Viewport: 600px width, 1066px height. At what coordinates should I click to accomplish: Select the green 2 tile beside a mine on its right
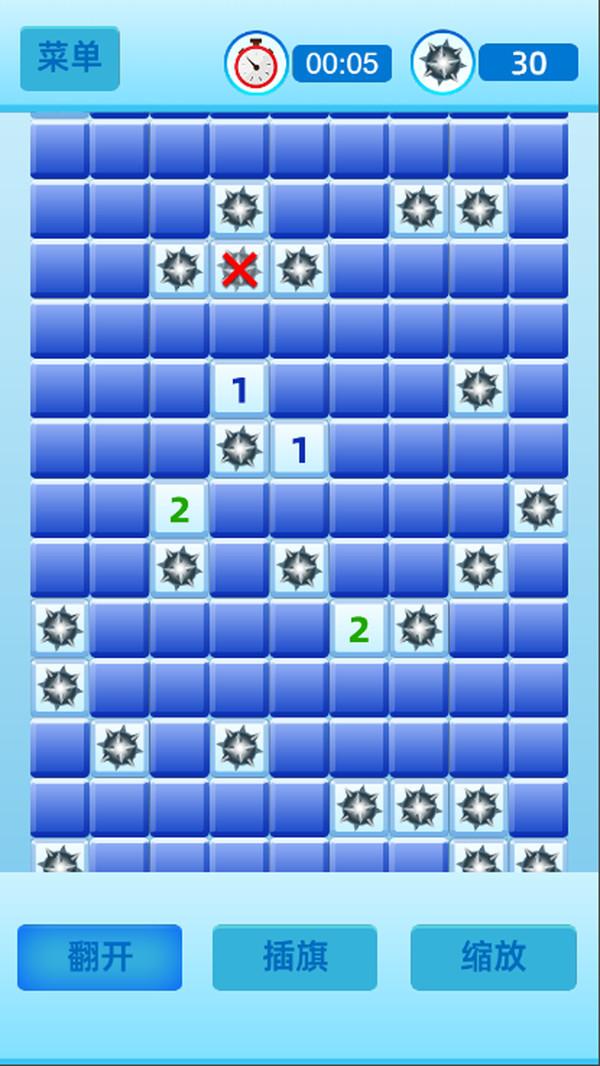pyautogui.click(x=359, y=629)
